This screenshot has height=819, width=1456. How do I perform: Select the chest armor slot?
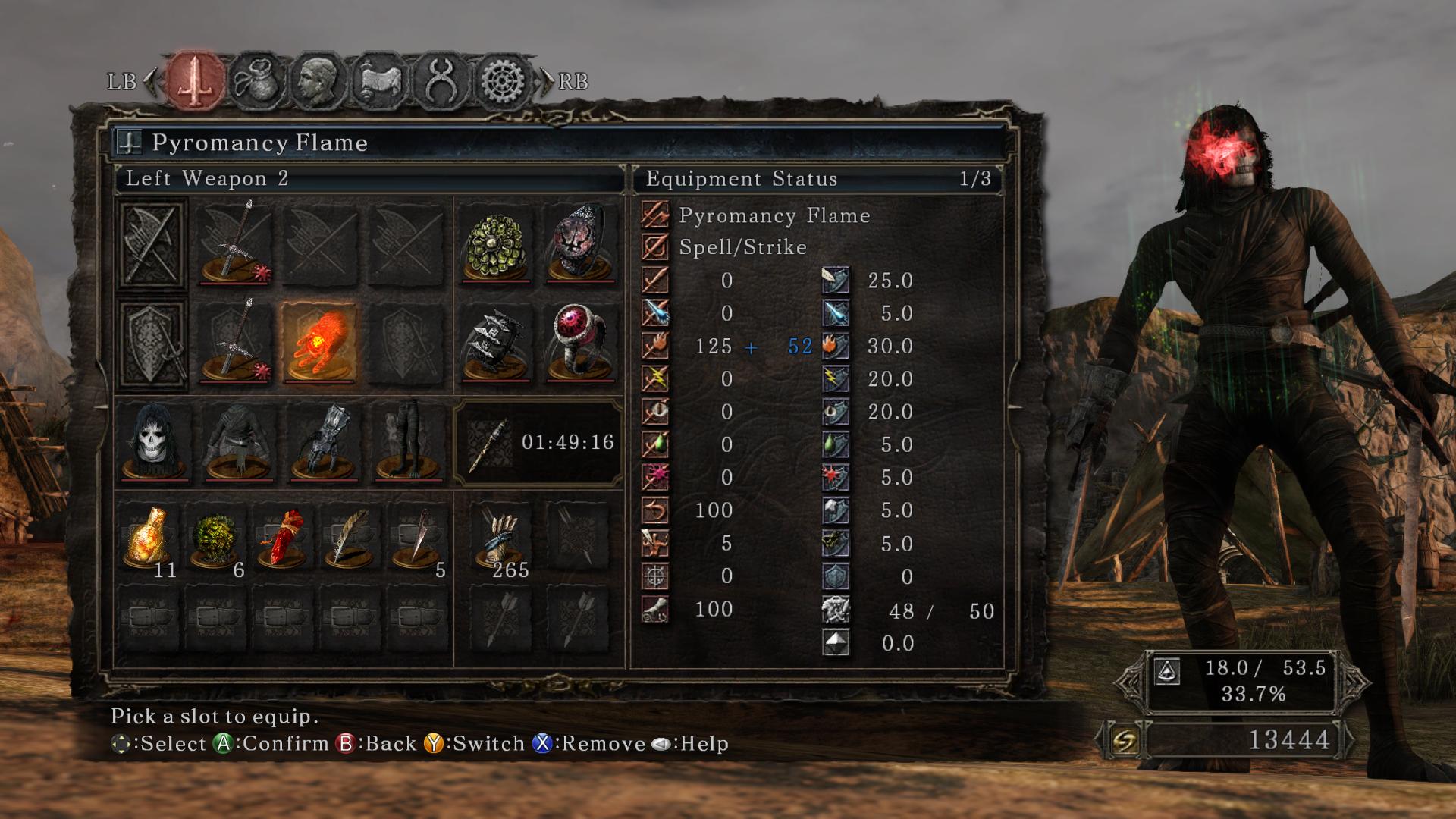click(x=238, y=442)
